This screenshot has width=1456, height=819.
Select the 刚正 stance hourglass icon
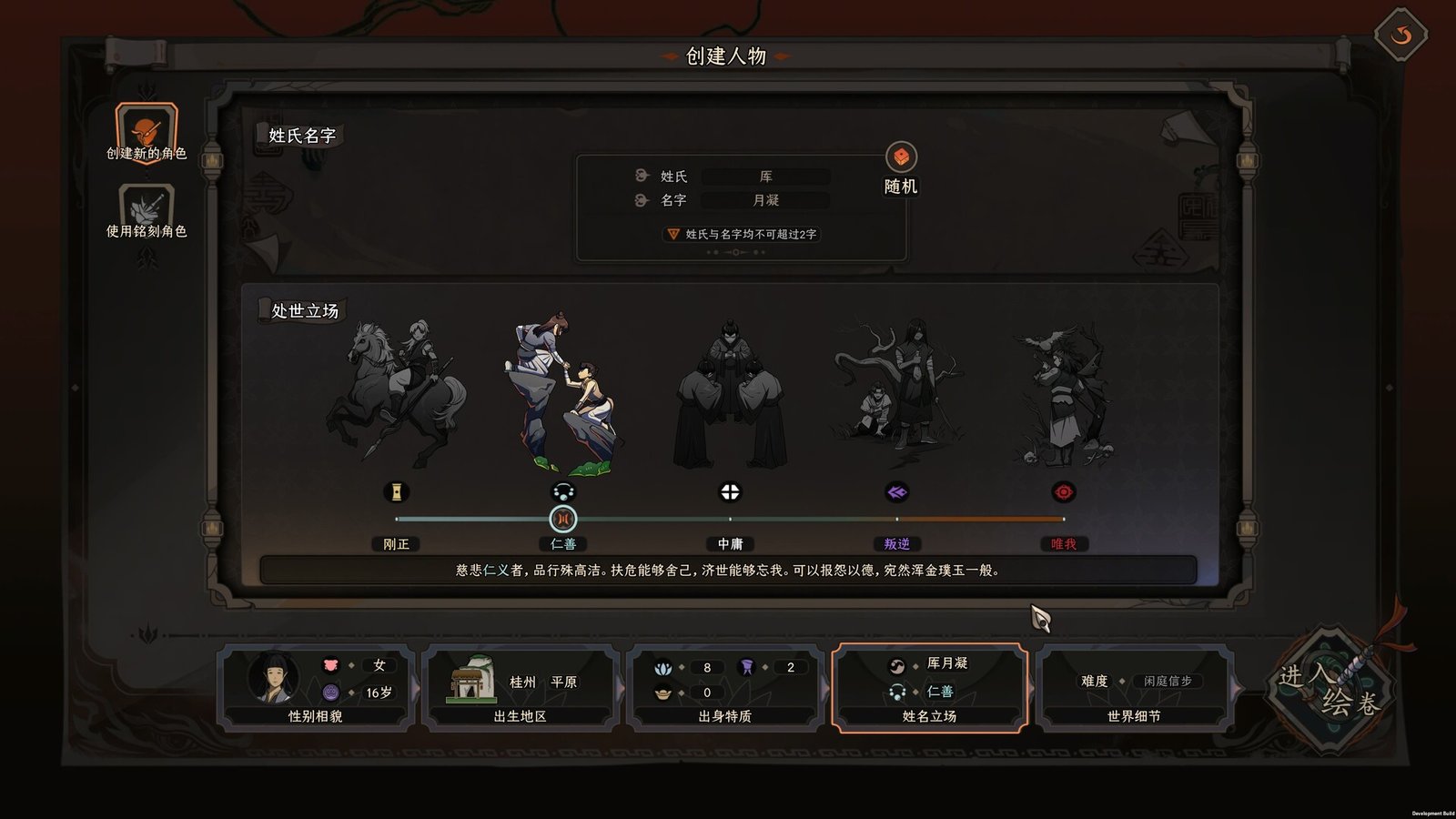click(398, 493)
